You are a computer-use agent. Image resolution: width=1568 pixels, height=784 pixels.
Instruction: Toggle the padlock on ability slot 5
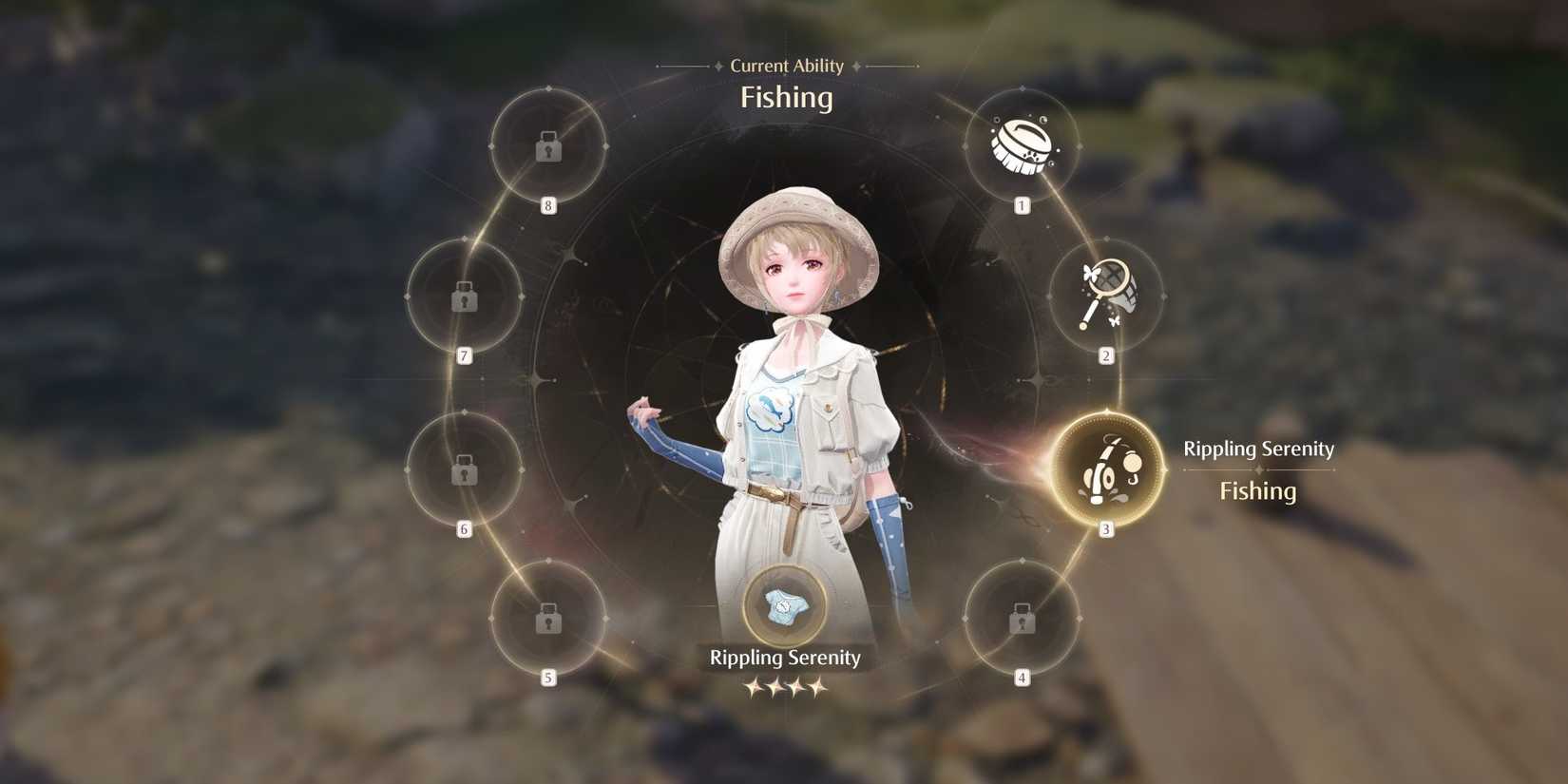(x=547, y=619)
